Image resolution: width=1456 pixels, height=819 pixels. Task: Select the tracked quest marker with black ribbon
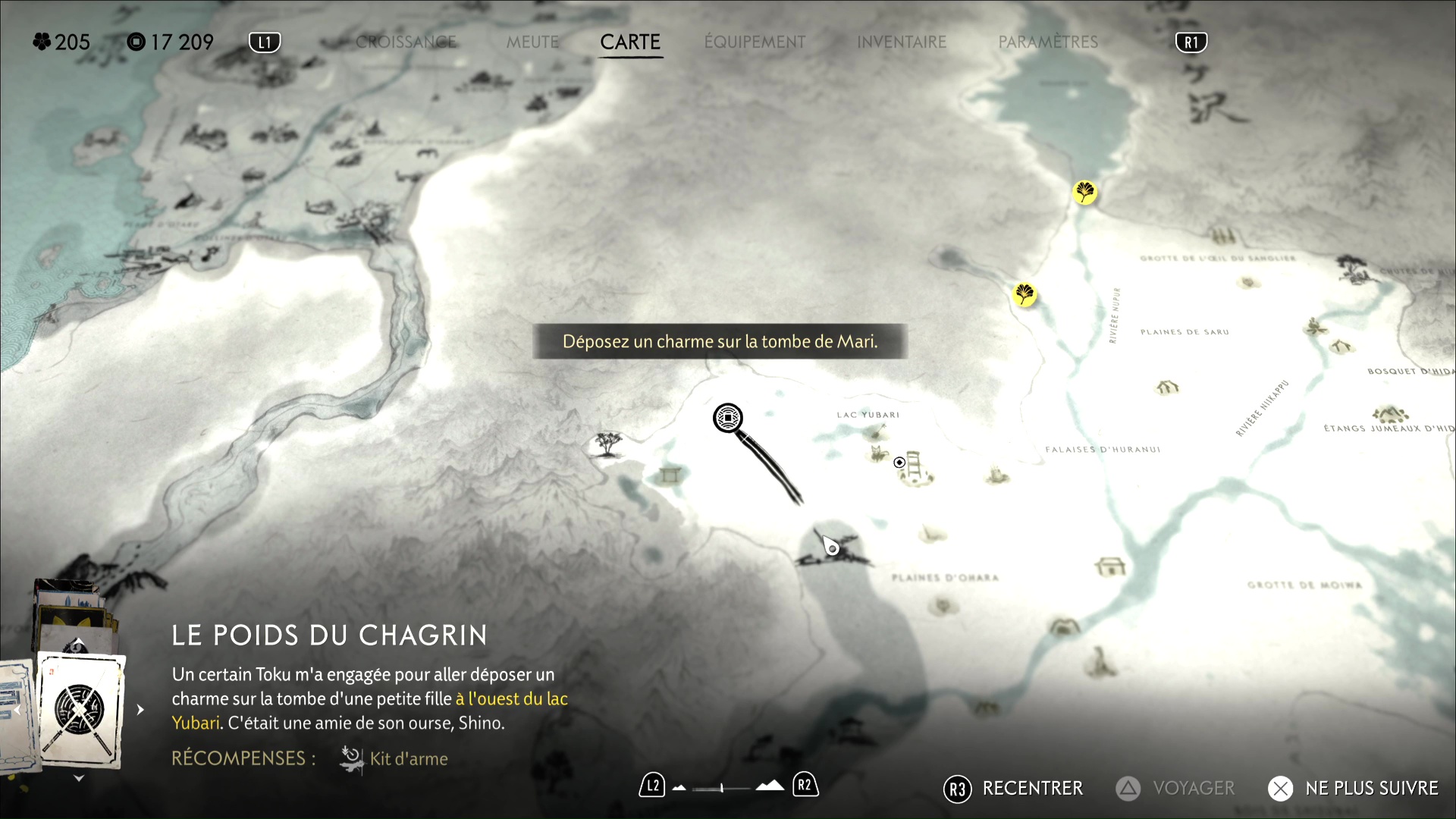(728, 418)
